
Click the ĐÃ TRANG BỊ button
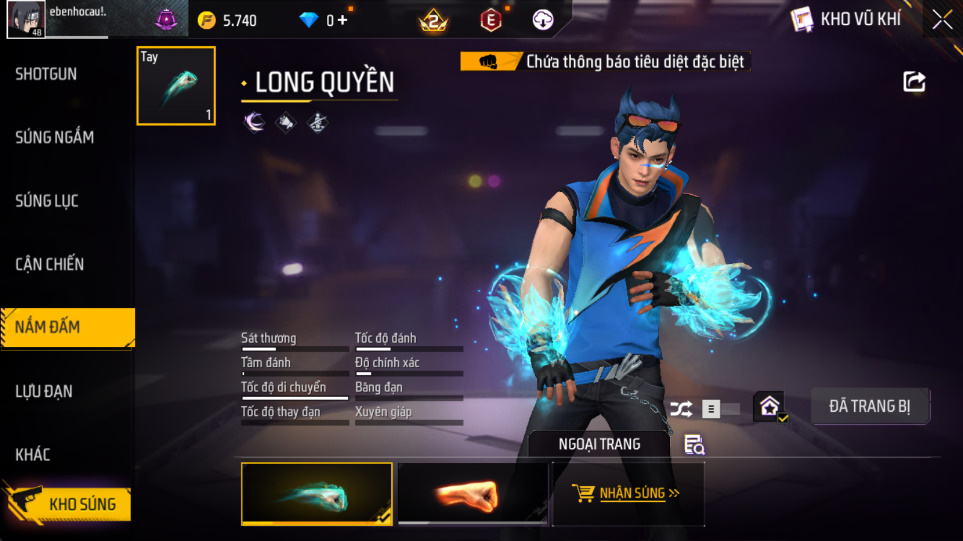[870, 406]
